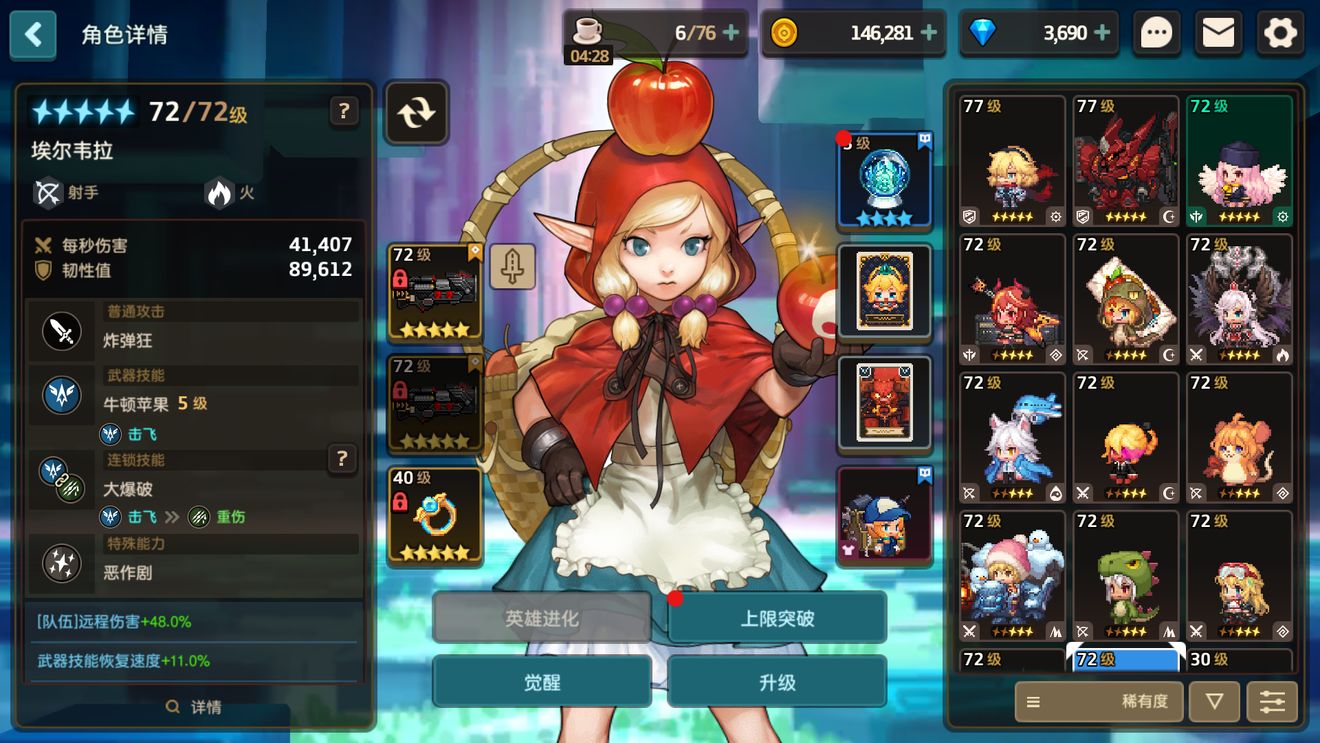Open the settings gear icon
Viewport: 1320px width, 743px height.
pyautogui.click(x=1280, y=34)
